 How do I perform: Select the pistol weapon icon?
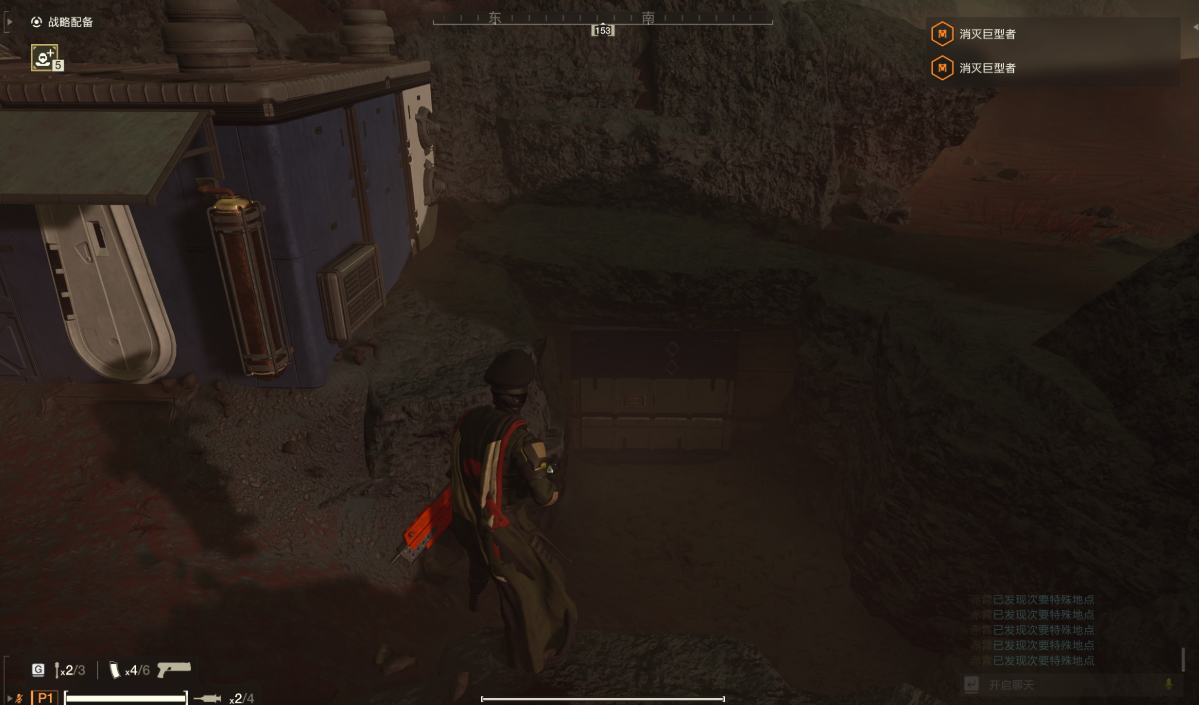click(x=173, y=669)
